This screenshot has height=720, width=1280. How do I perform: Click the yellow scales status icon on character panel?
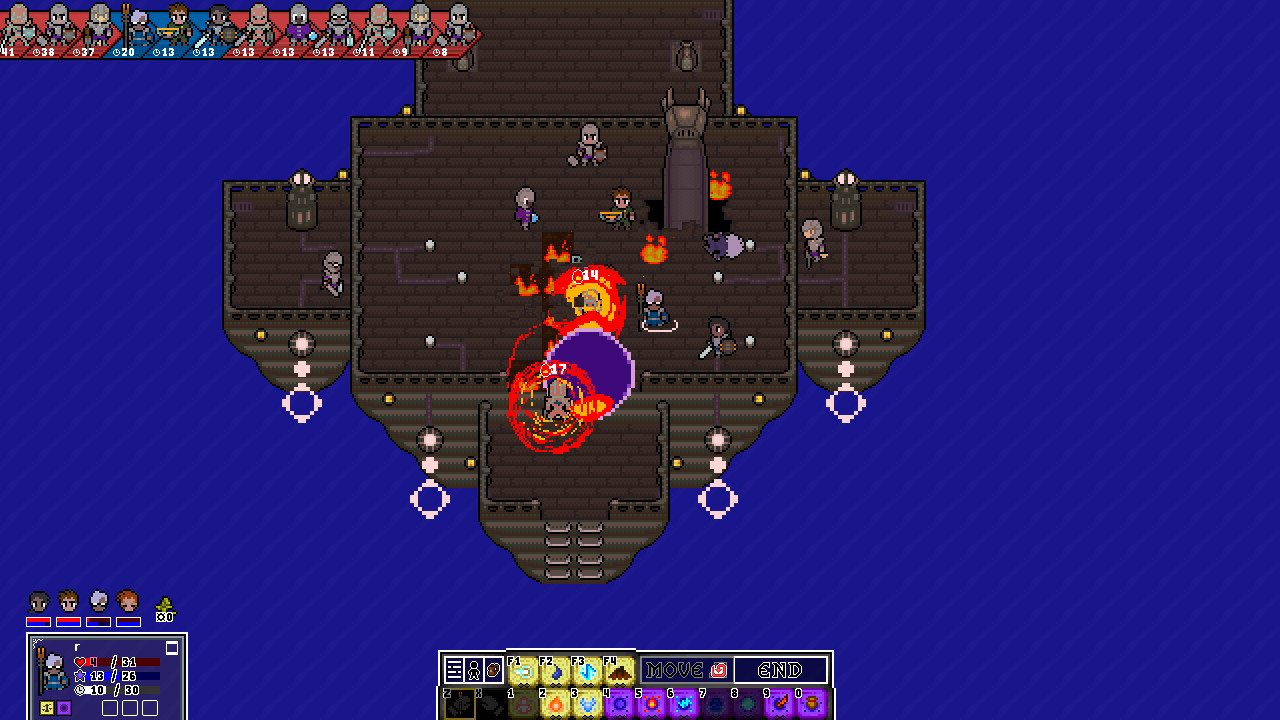pyautogui.click(x=46, y=707)
